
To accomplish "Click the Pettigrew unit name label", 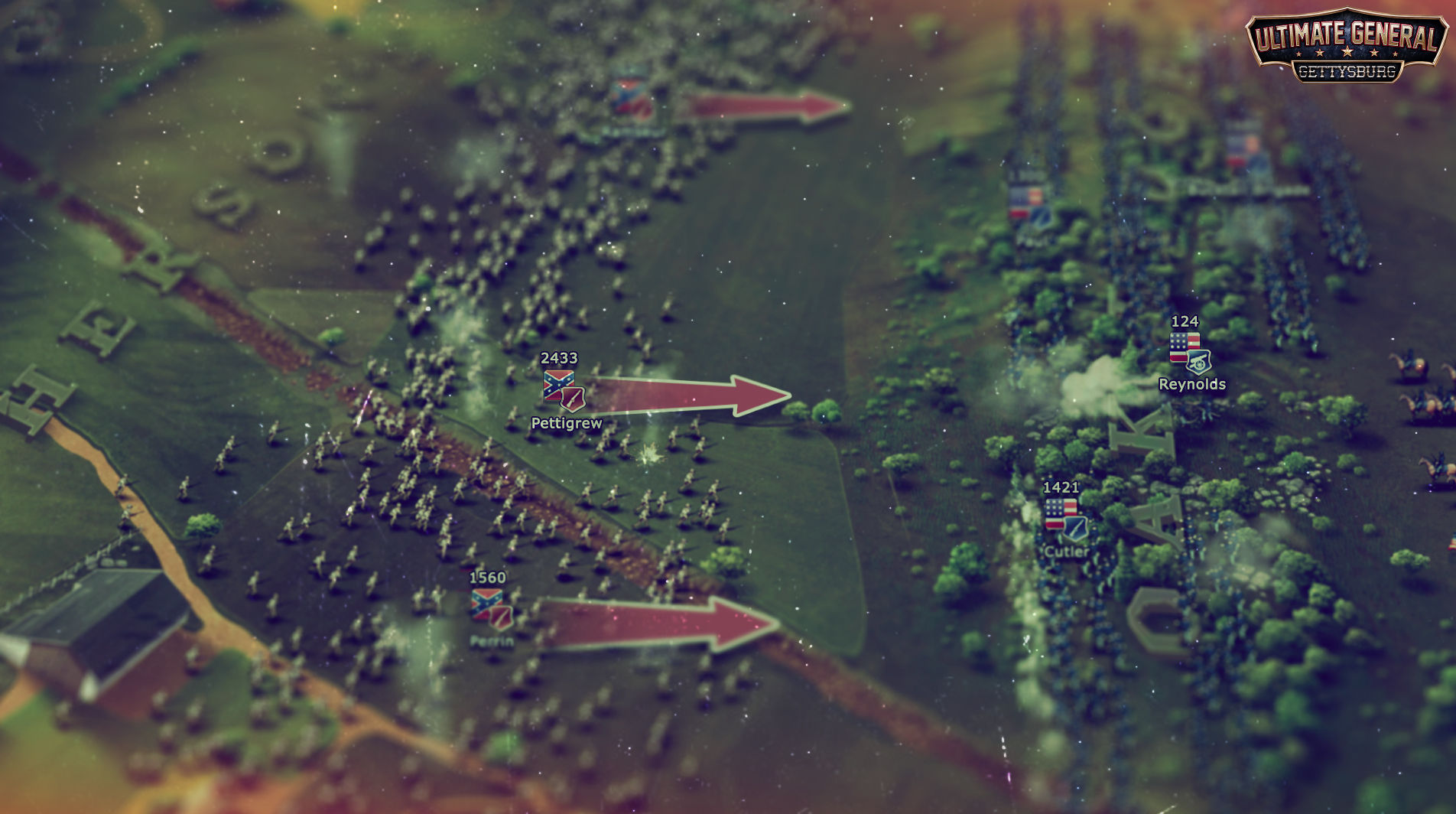I will pos(567,422).
